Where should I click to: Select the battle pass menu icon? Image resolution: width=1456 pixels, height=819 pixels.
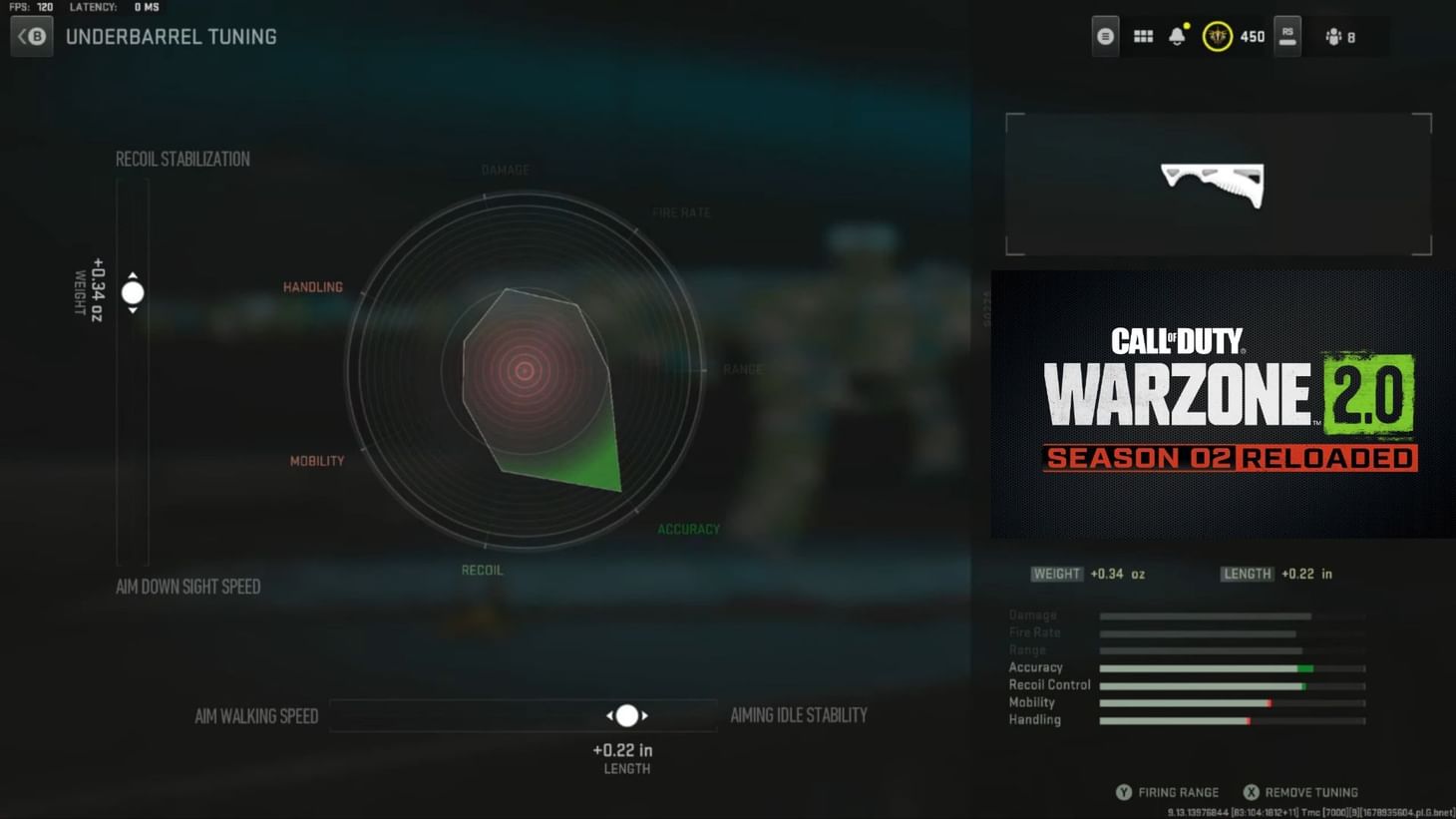pos(1105,36)
